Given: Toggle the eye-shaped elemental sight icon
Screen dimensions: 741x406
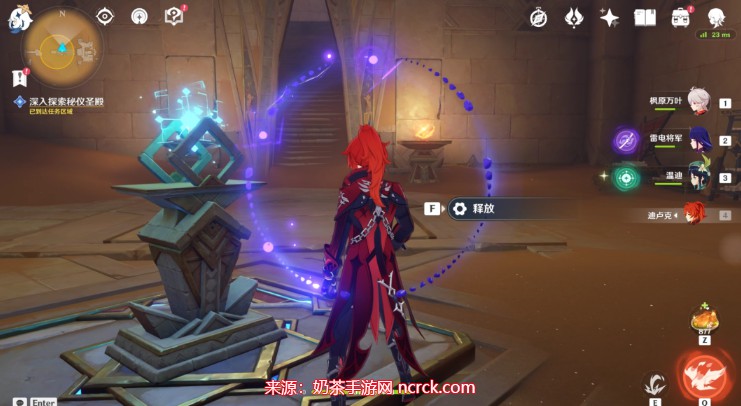Looking at the screenshot, I should click(x=106, y=16).
